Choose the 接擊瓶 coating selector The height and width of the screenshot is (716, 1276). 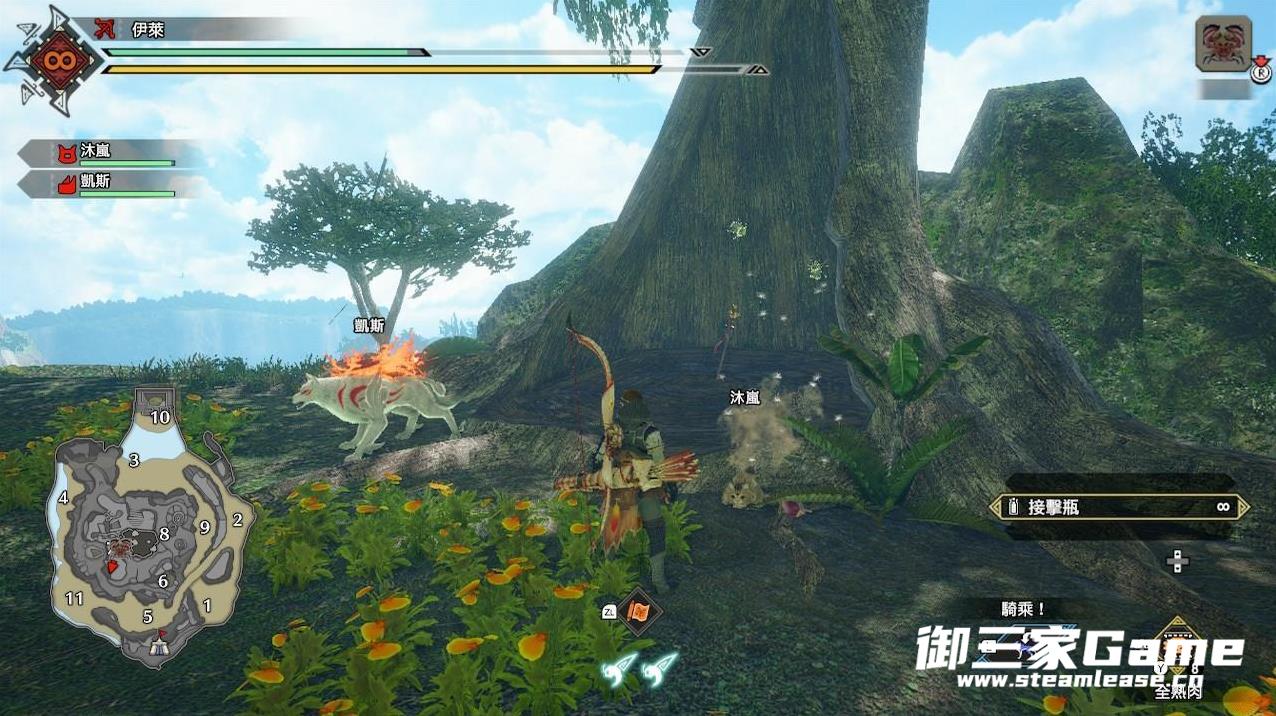pyautogui.click(x=1118, y=507)
